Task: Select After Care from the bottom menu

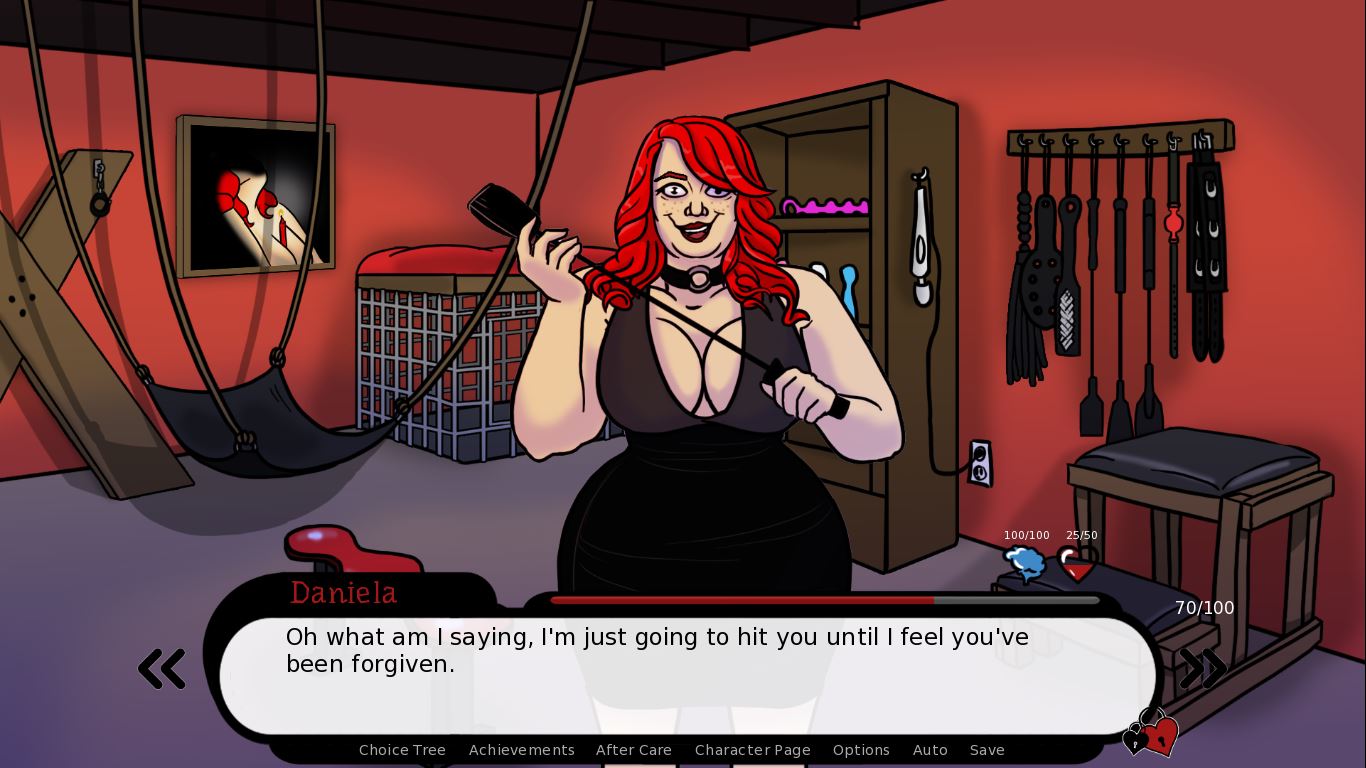Action: tap(633, 750)
